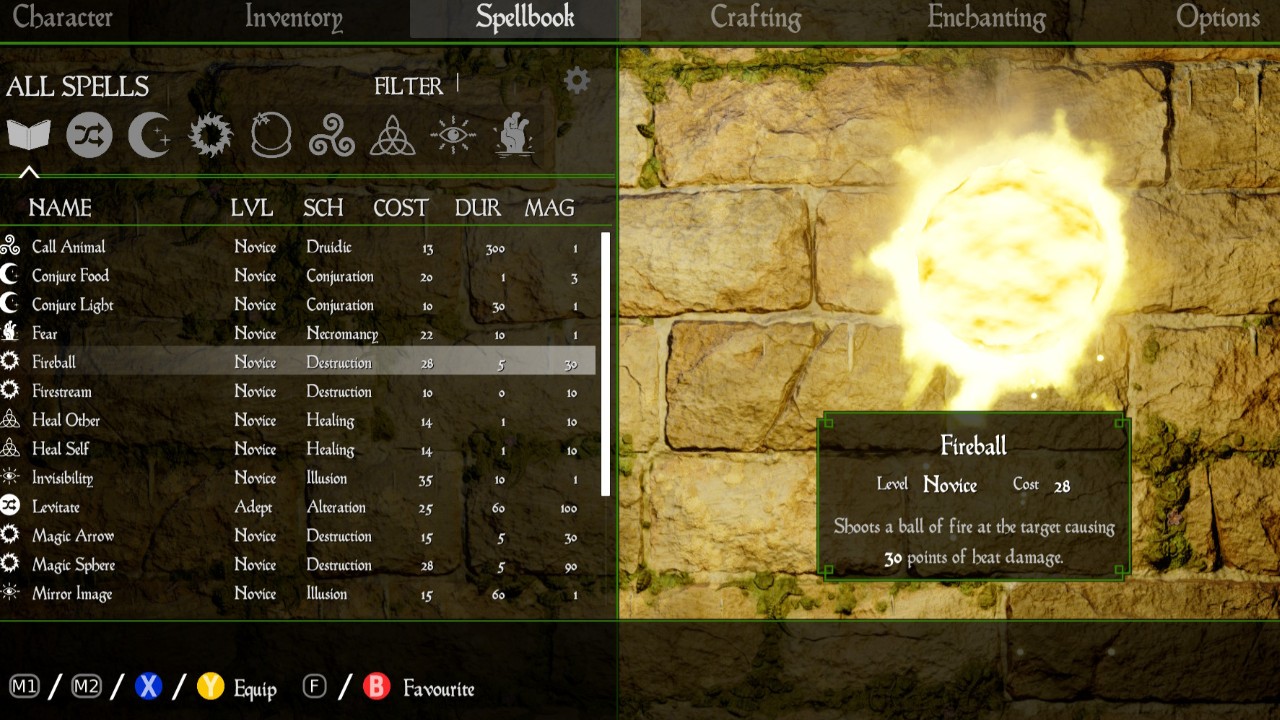
Task: Switch to the Inventory tab
Action: 293,18
